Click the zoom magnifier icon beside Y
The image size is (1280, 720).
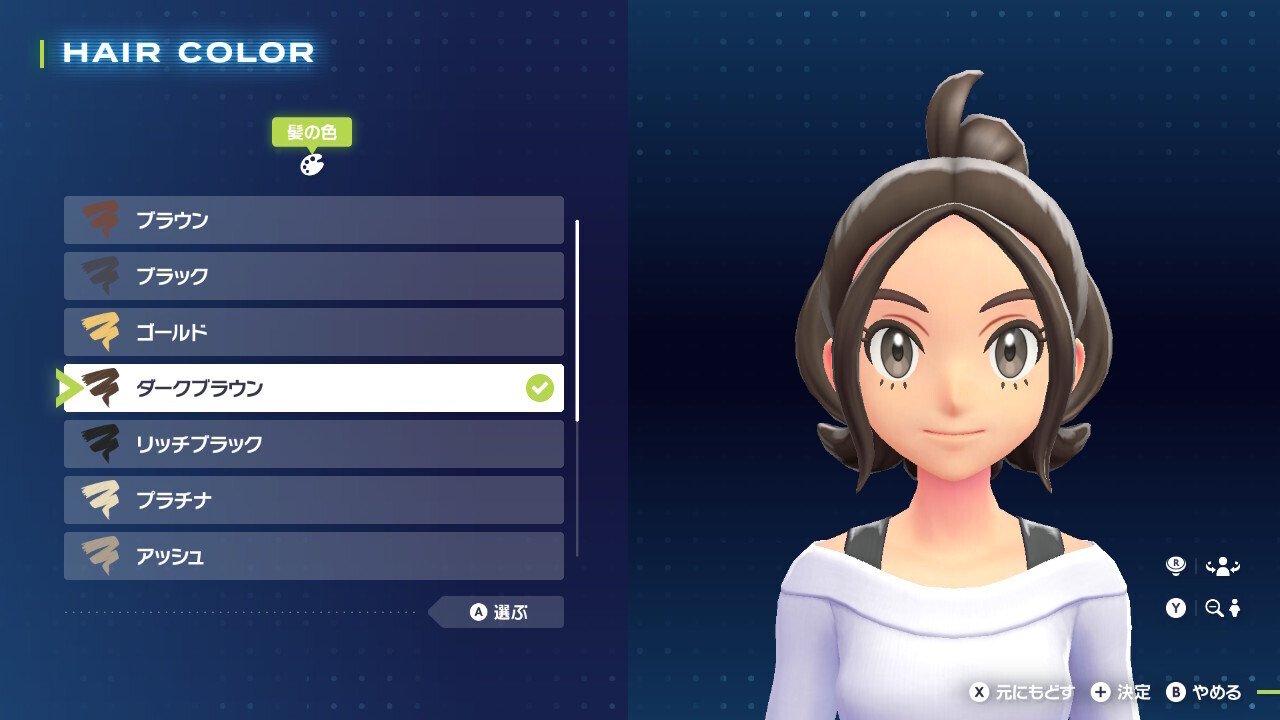point(1213,607)
